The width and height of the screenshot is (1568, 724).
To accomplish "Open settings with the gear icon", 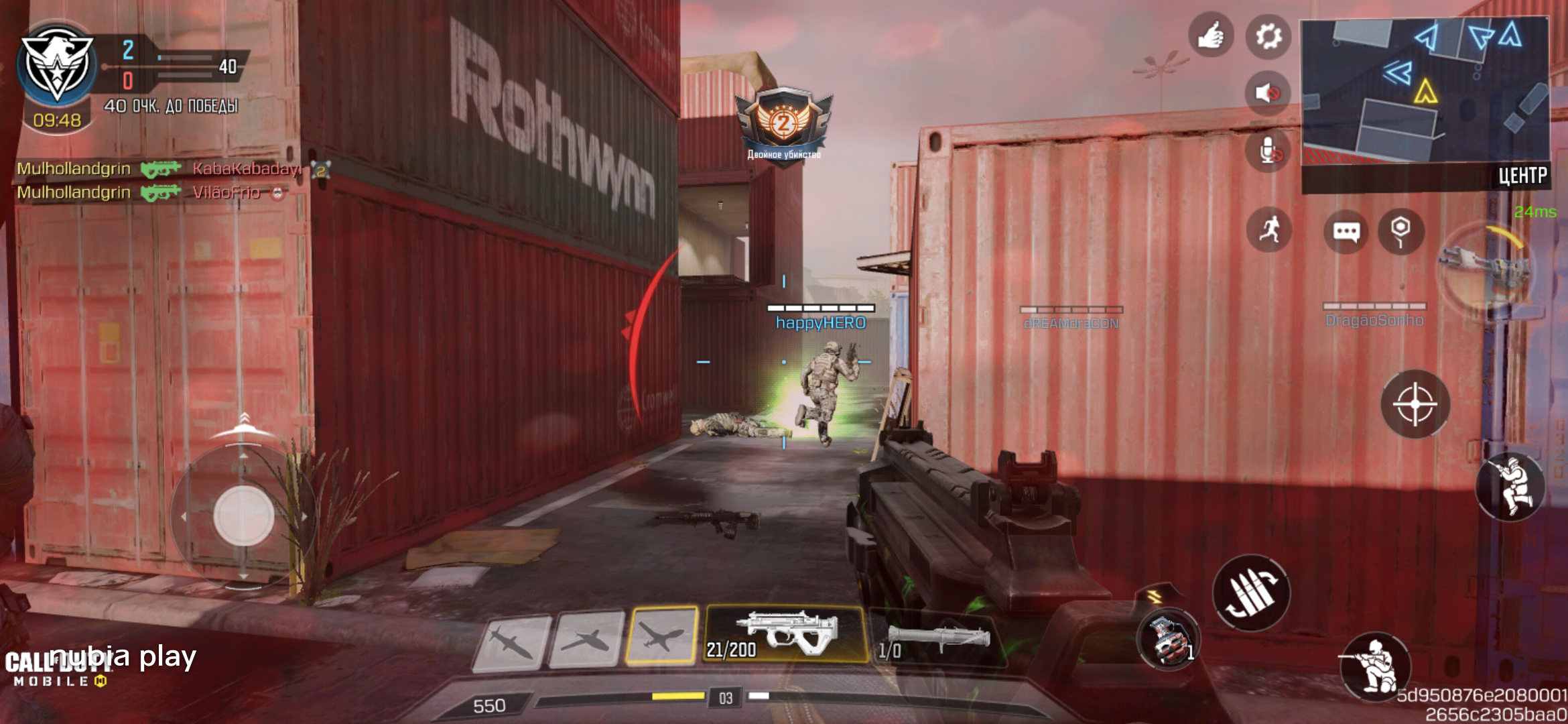I will pos(1268,36).
